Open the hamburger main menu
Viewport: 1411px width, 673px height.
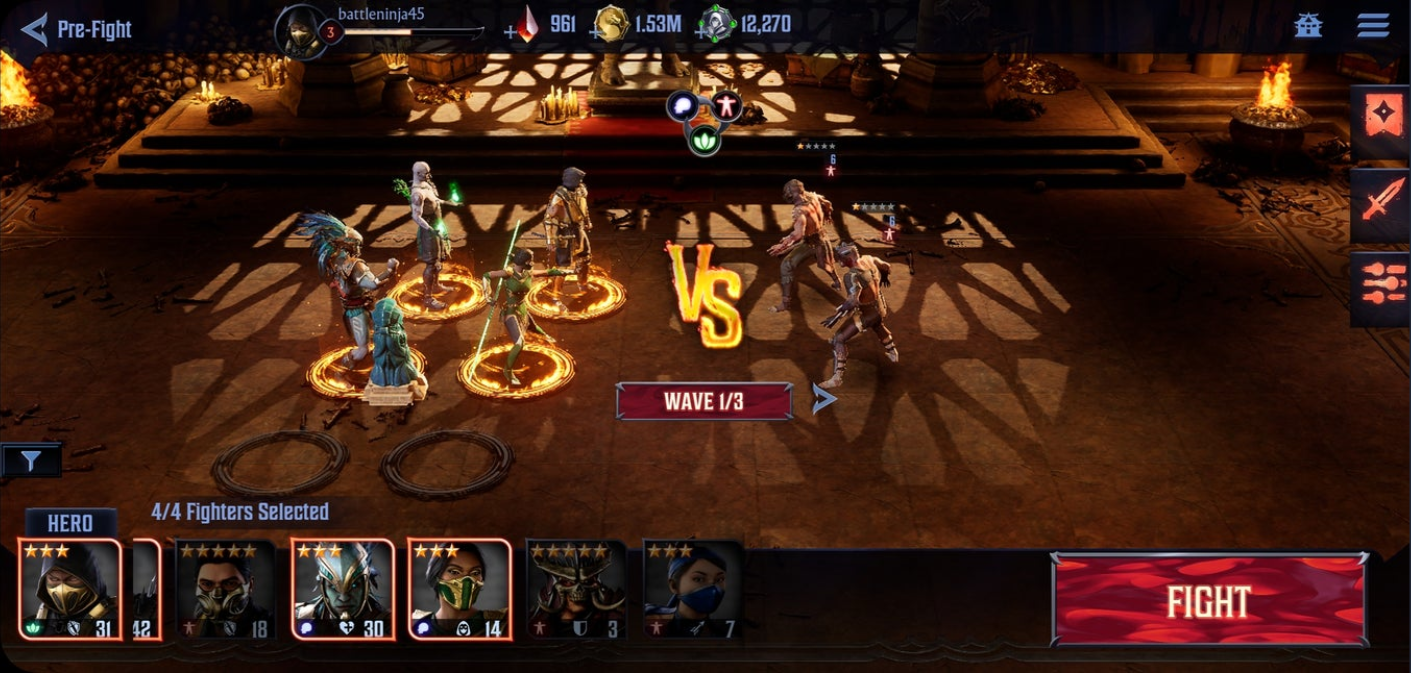click(x=1373, y=26)
